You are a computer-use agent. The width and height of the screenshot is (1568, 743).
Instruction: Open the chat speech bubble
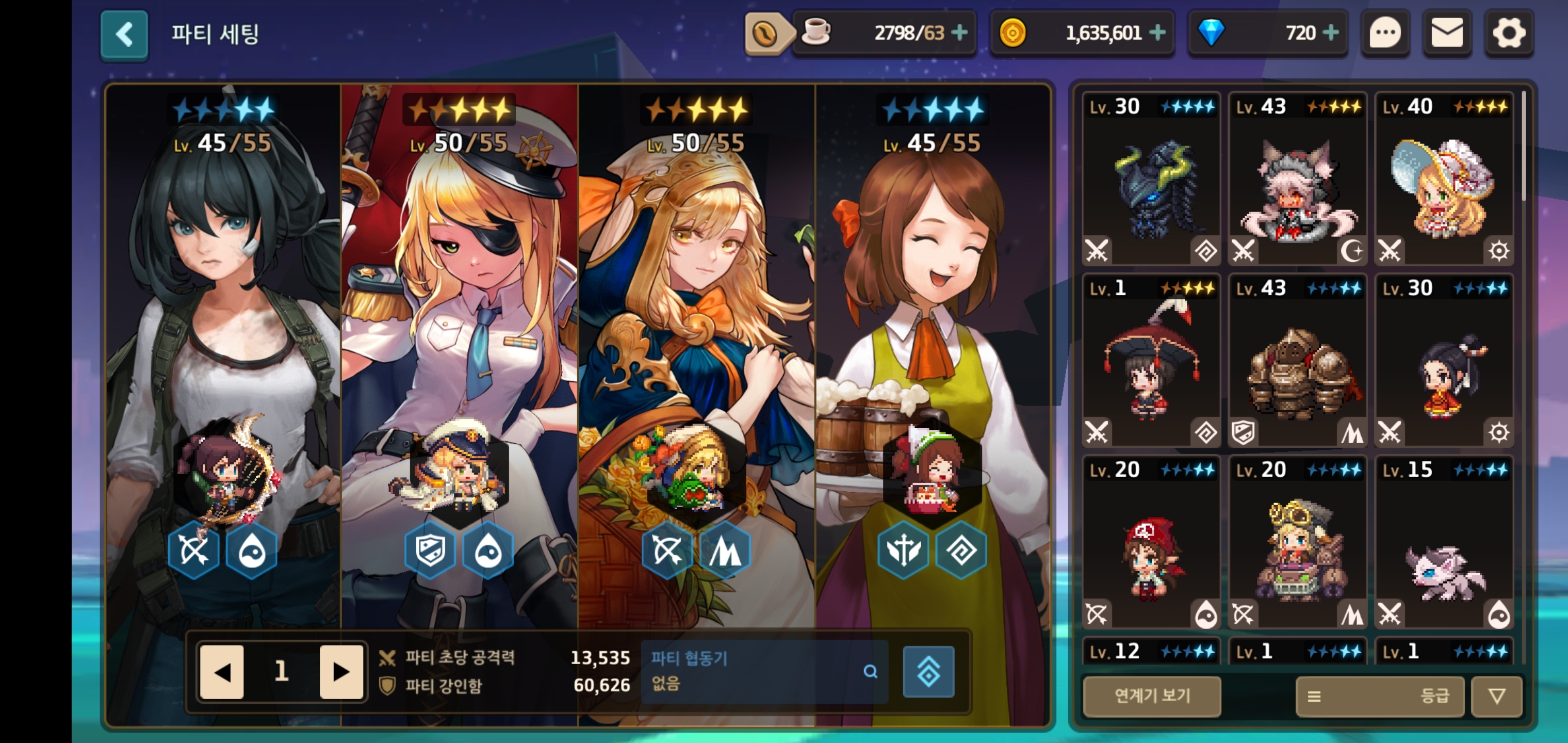coord(1385,34)
